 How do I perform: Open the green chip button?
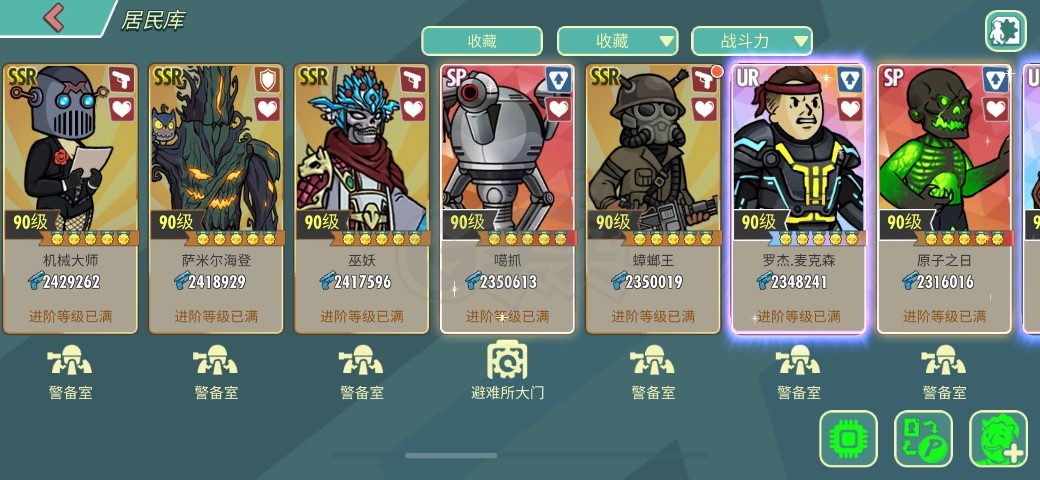[x=848, y=439]
